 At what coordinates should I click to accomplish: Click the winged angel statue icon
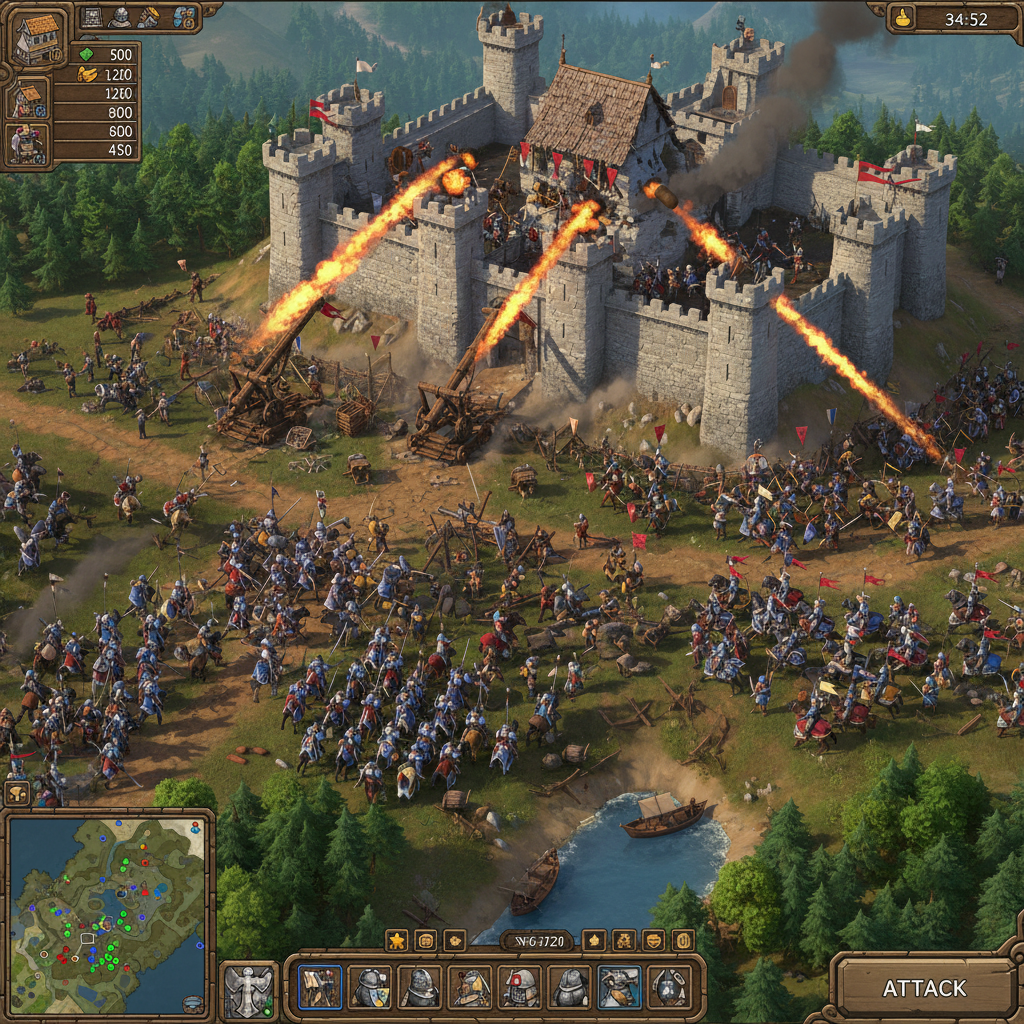coord(247,991)
